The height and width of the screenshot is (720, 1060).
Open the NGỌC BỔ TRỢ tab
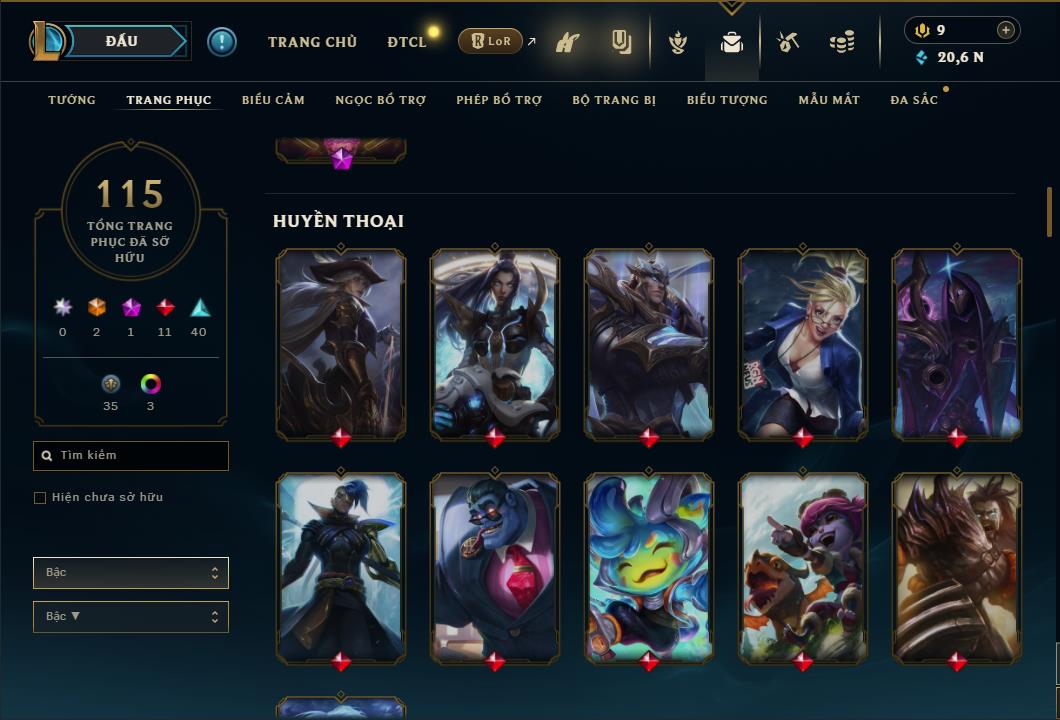point(380,100)
